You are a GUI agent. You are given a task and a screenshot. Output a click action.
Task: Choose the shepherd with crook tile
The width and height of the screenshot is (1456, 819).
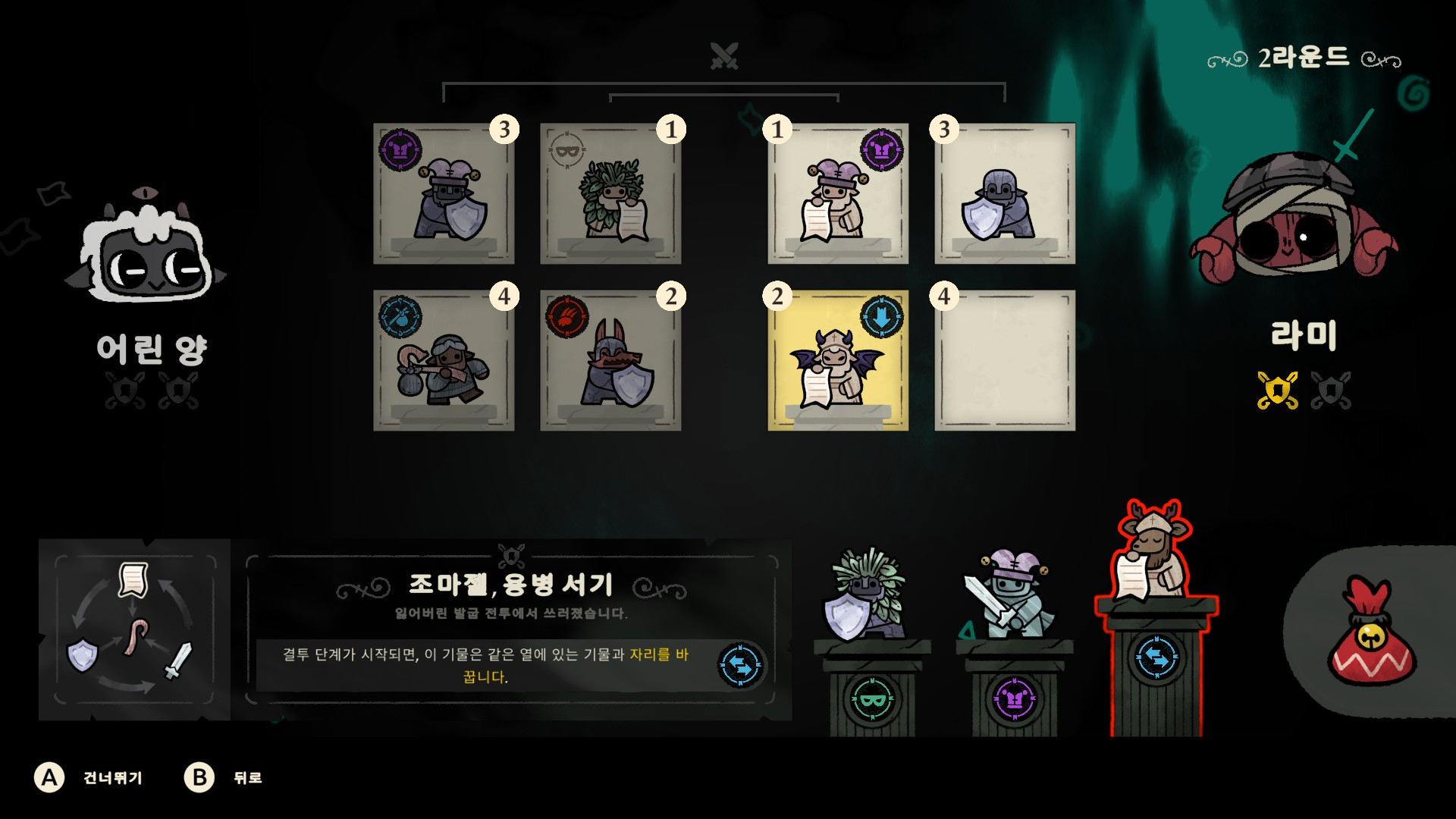click(x=444, y=361)
